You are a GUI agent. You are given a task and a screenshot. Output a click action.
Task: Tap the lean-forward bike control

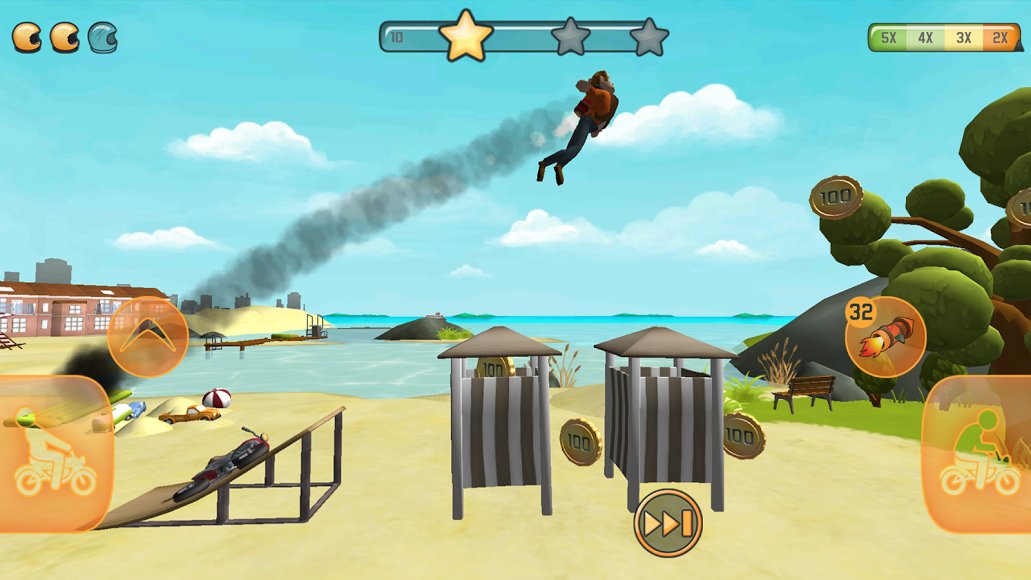(977, 455)
